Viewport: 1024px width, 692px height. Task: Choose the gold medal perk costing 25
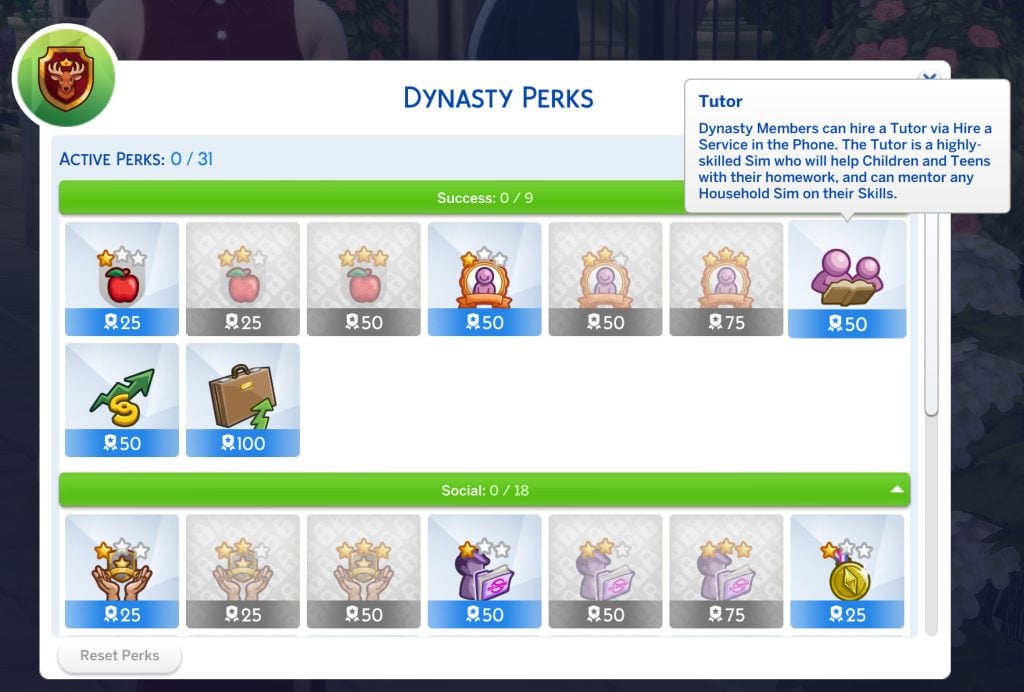pyautogui.click(x=847, y=571)
